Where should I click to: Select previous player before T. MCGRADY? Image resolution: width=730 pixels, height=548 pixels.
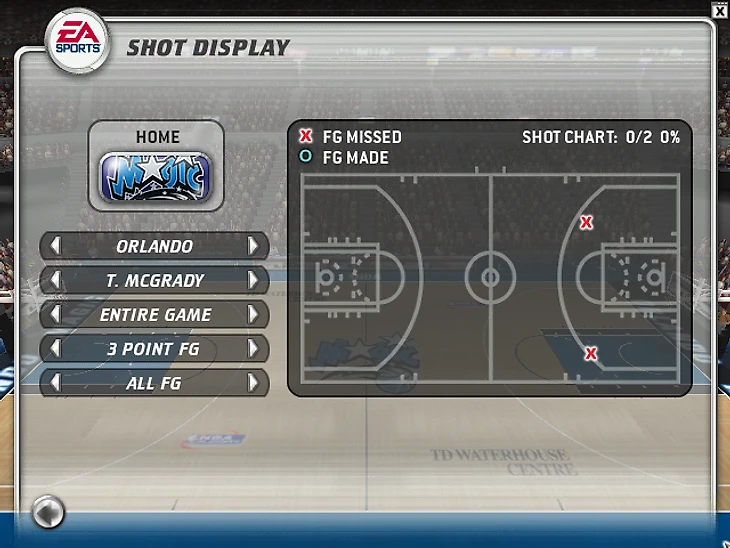tap(55, 281)
